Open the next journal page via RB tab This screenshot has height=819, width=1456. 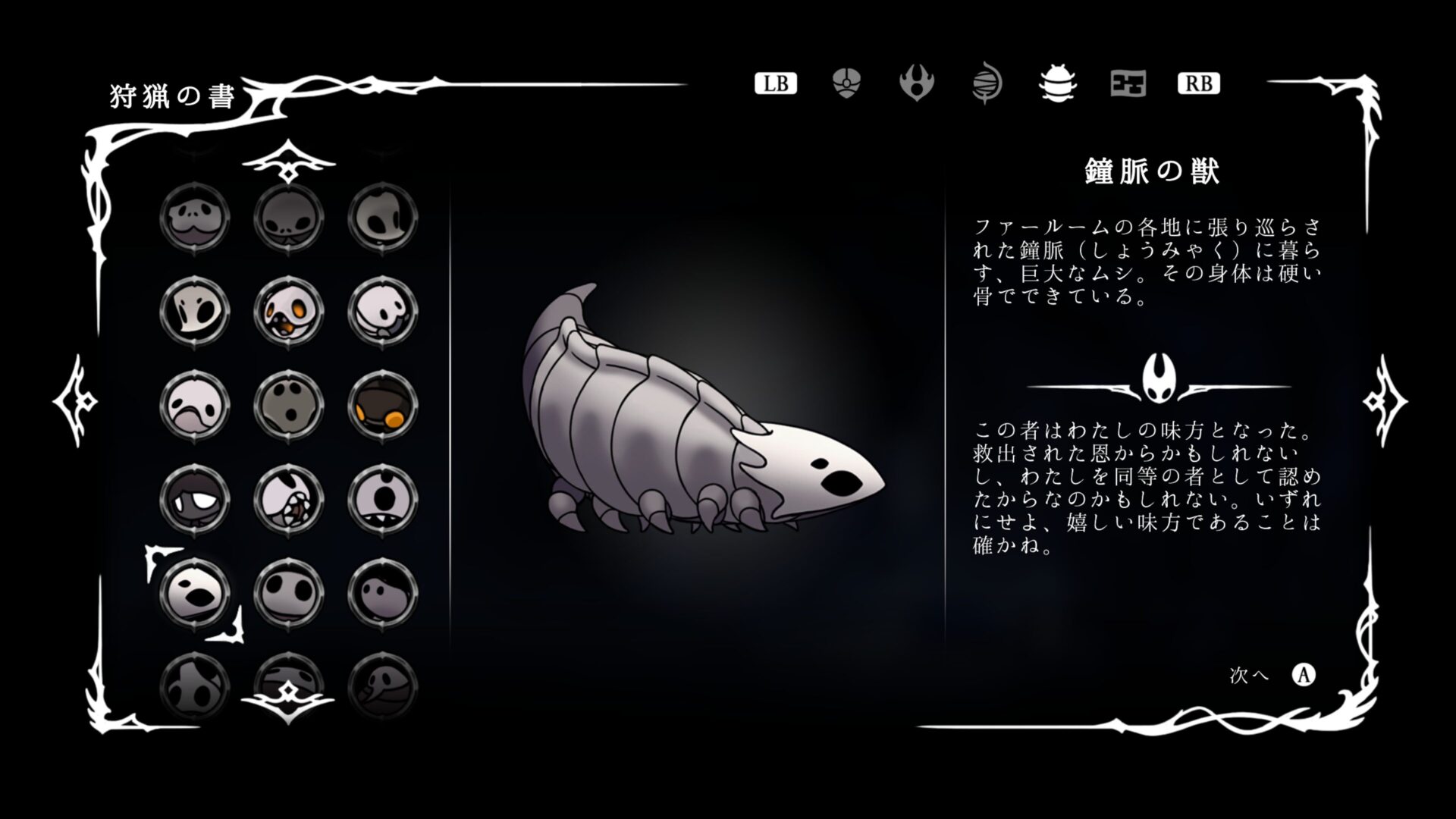tap(1198, 84)
